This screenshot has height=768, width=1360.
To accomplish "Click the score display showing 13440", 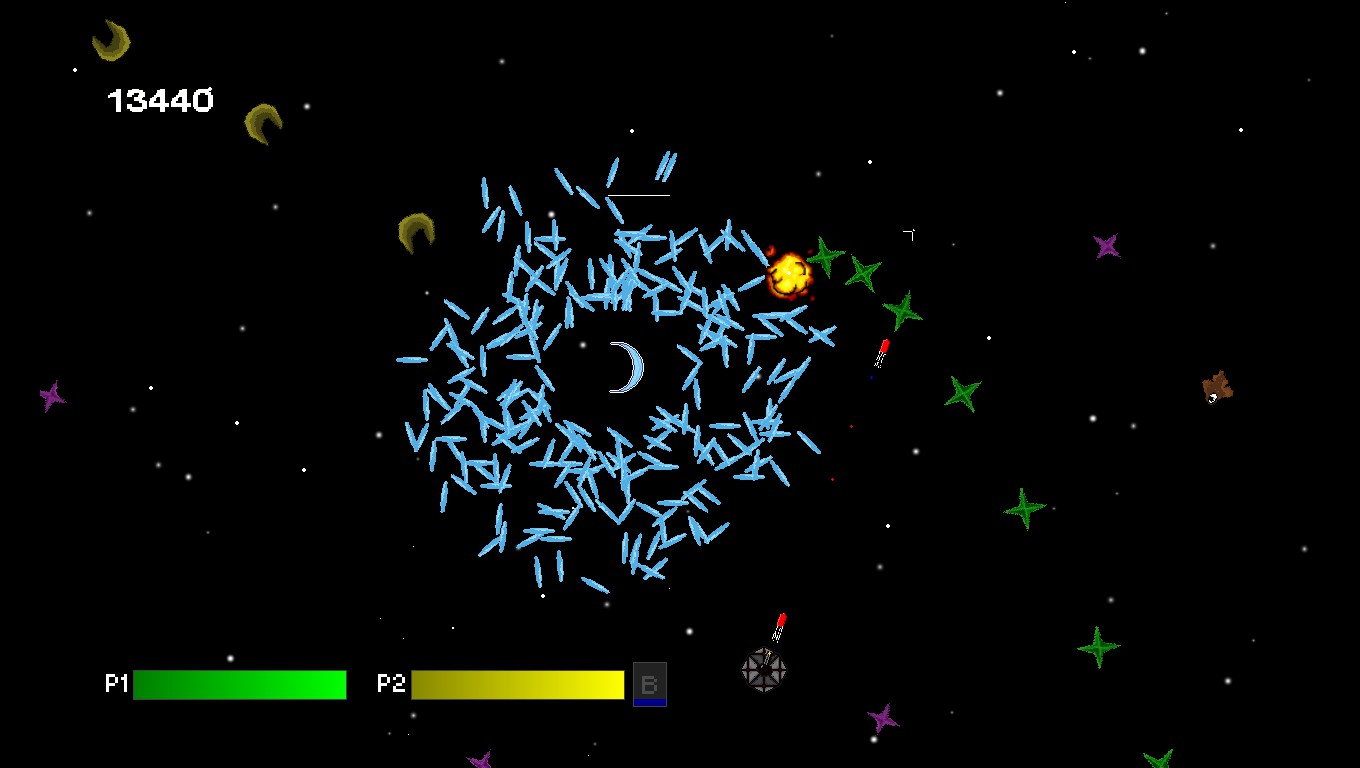I will (161, 99).
